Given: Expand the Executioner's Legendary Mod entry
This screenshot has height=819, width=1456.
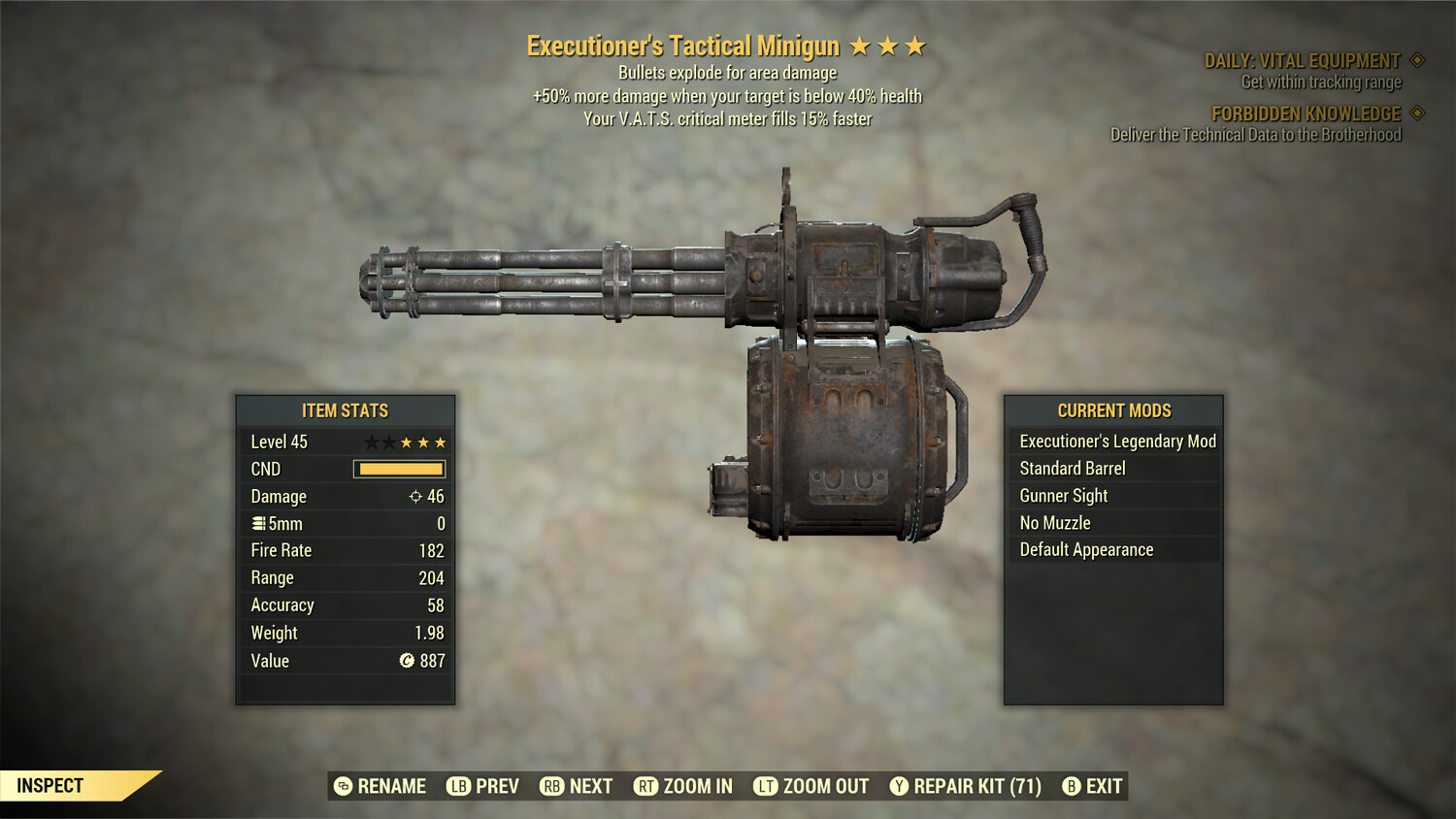Looking at the screenshot, I should (x=1116, y=441).
